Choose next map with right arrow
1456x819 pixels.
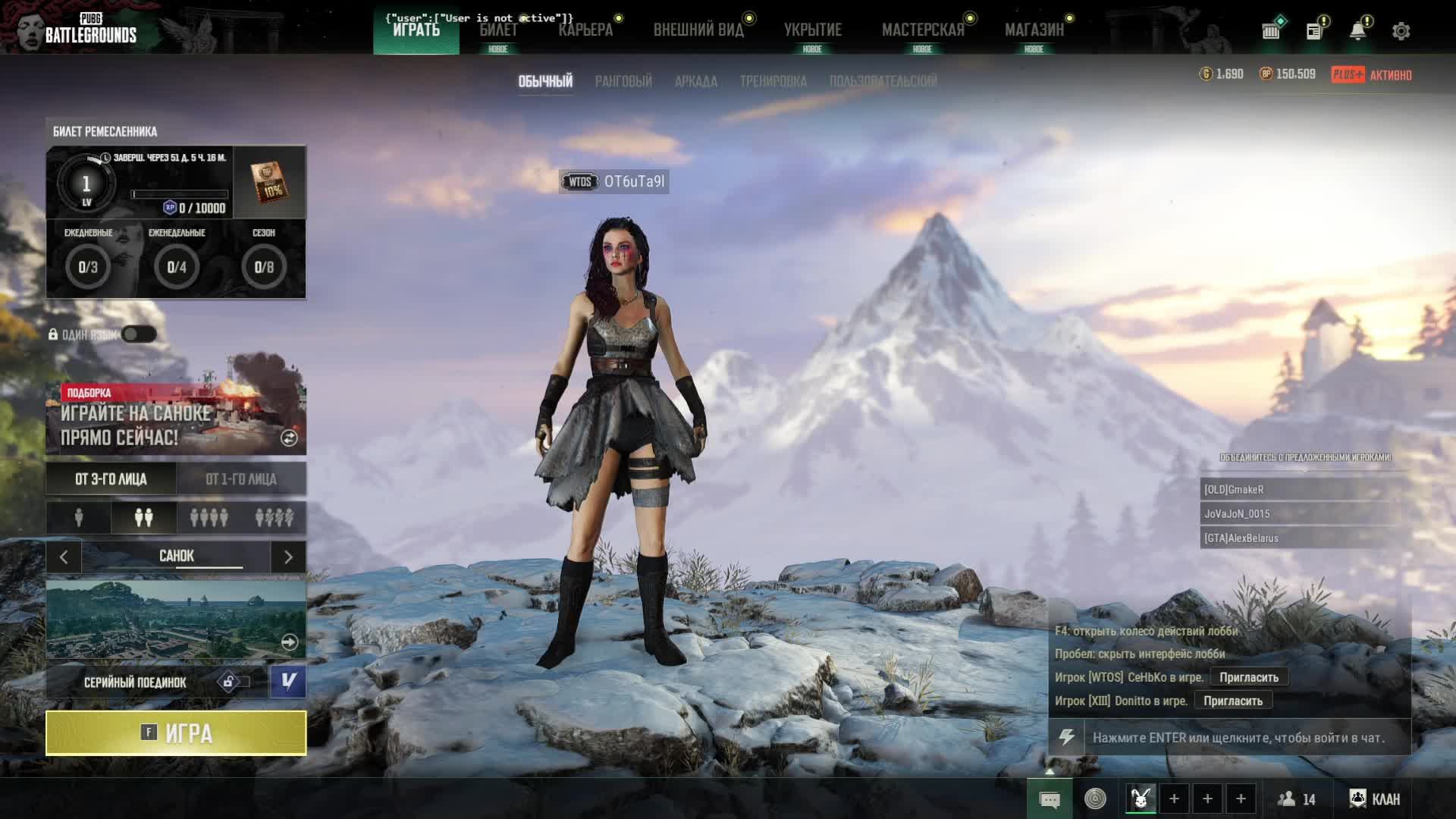[x=288, y=557]
